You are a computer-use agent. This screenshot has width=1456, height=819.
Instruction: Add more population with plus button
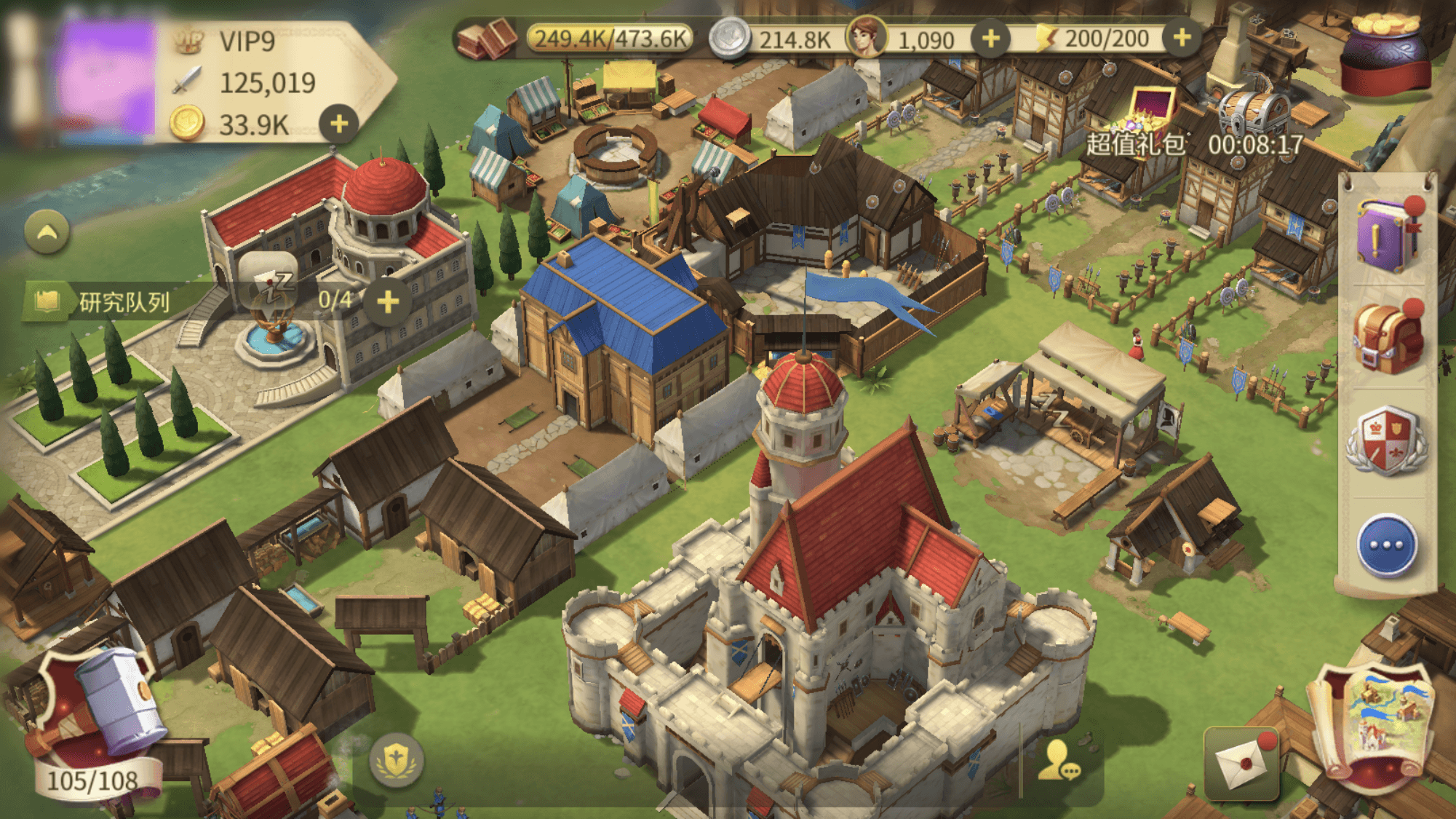[x=990, y=38]
